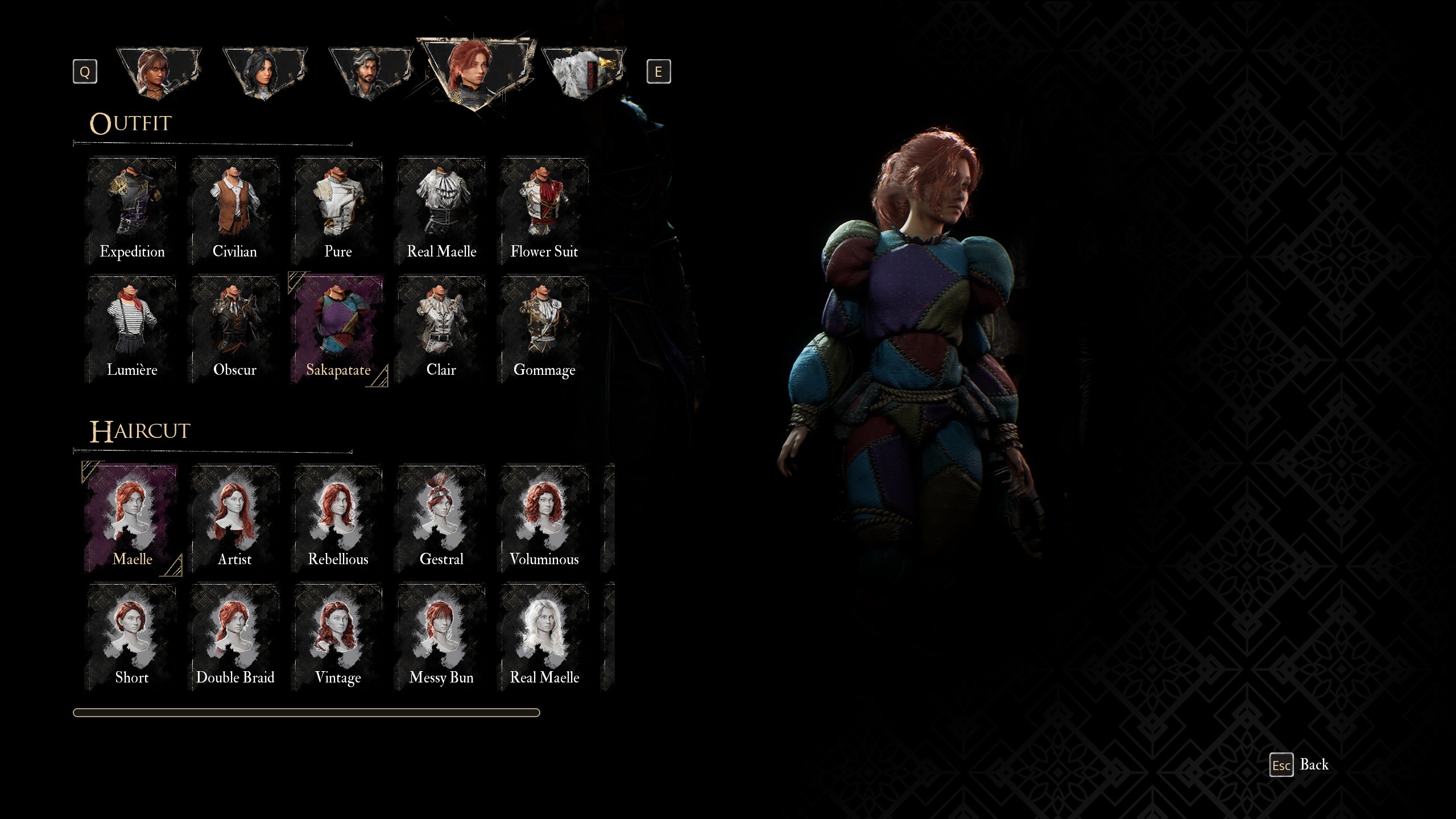1456x819 pixels.
Task: Choose the Obscur outfit
Action: 235,330
